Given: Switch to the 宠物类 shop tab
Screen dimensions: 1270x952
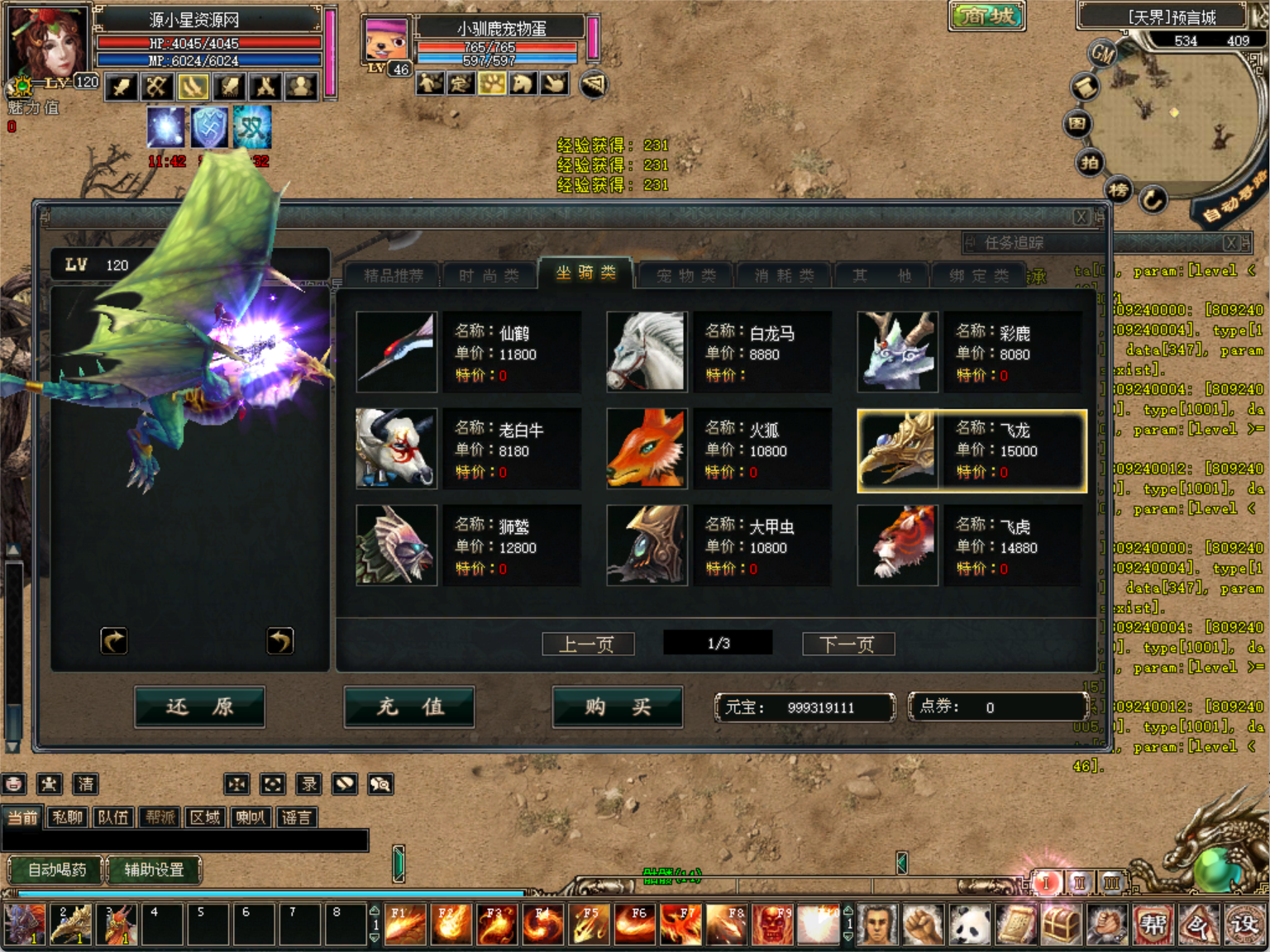Looking at the screenshot, I should (685, 275).
